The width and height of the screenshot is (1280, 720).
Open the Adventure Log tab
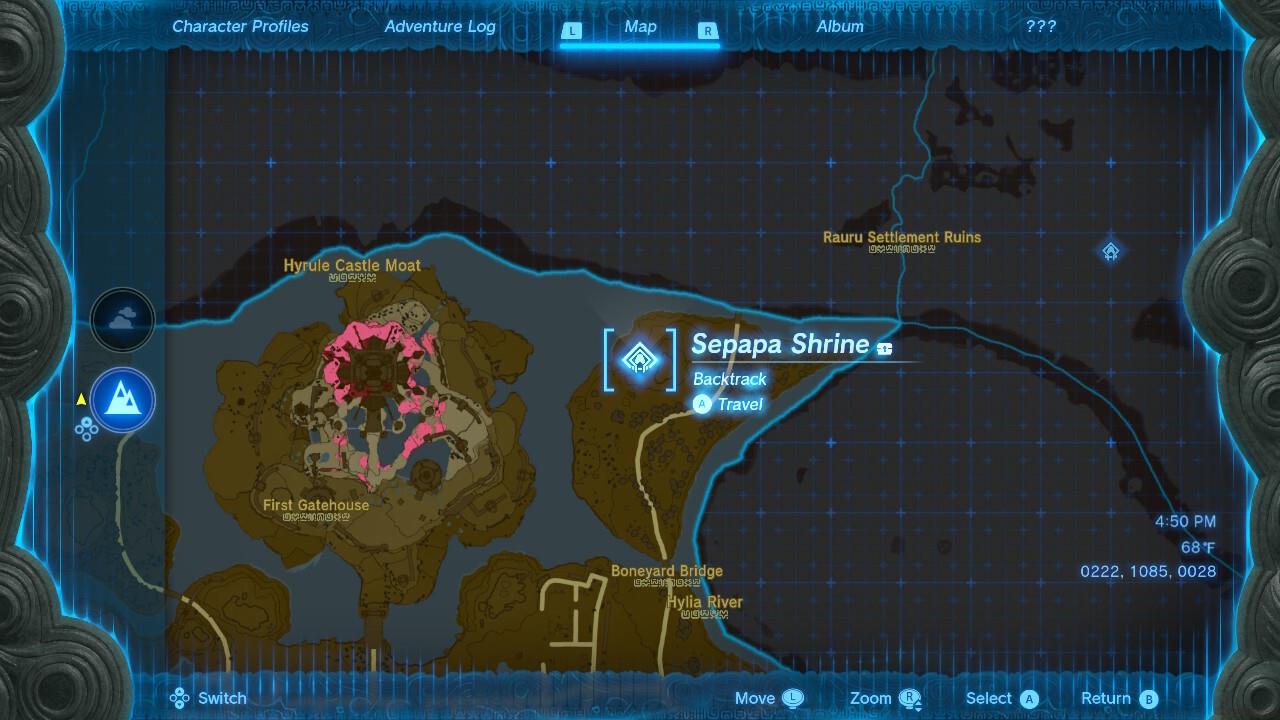[440, 27]
